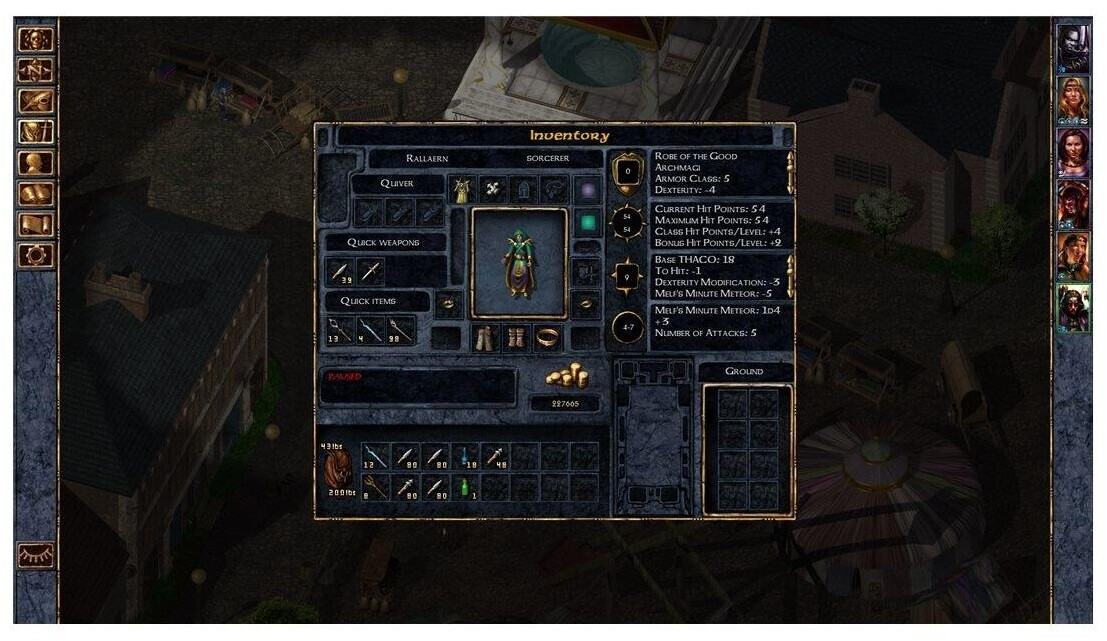
Task: Open the character record bust icon
Action: click(x=36, y=163)
